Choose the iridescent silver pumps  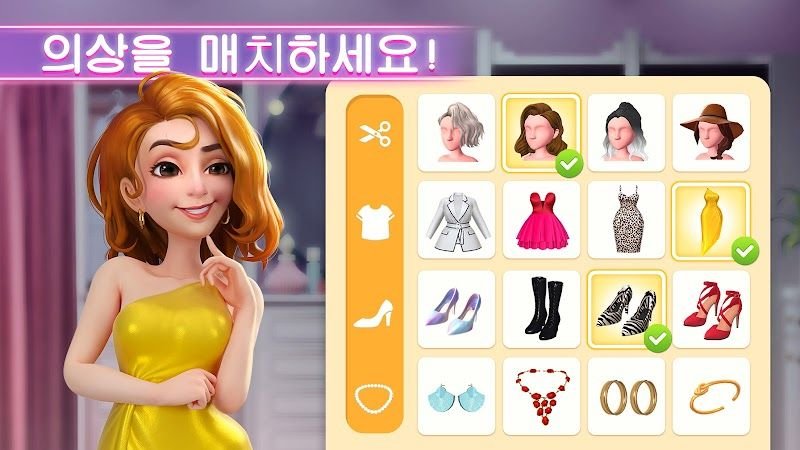click(456, 309)
